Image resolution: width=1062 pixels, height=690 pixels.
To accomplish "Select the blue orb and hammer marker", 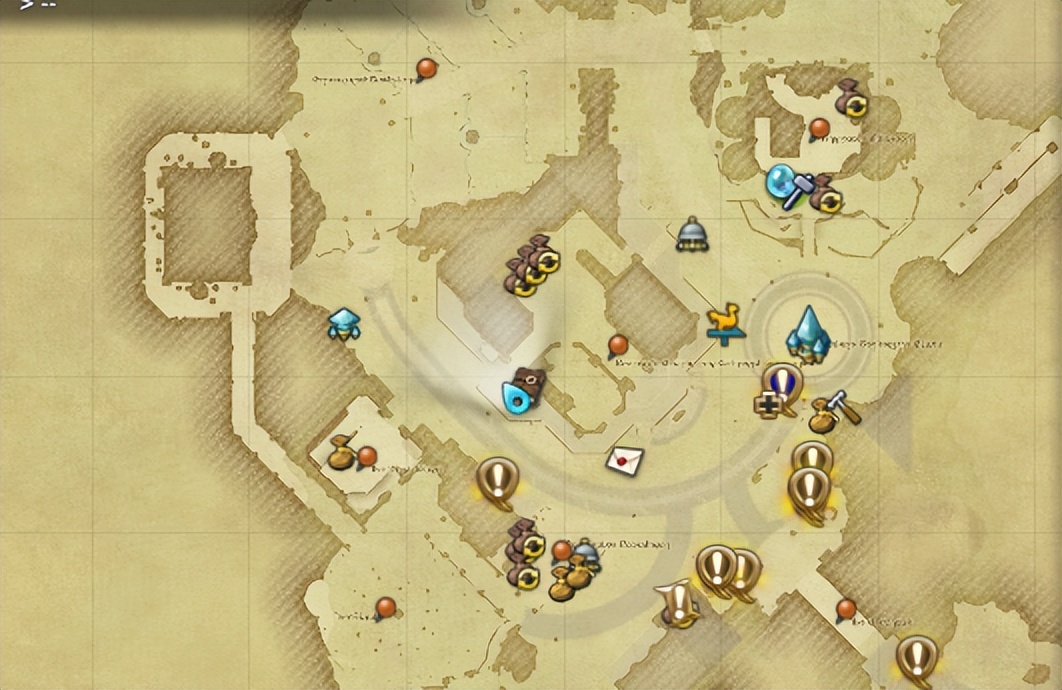I will point(785,186).
